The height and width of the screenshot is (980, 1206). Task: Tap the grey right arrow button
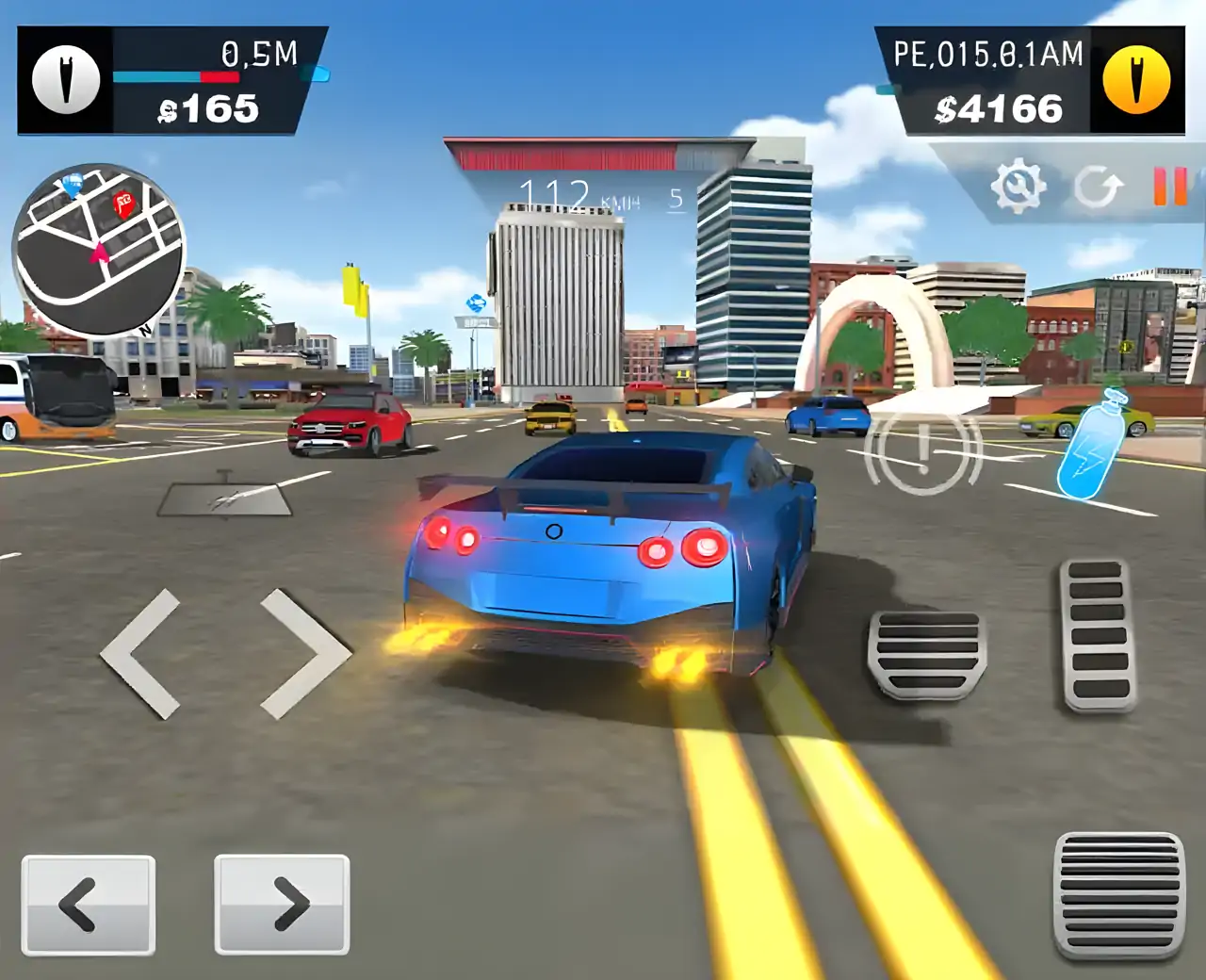coord(282,905)
